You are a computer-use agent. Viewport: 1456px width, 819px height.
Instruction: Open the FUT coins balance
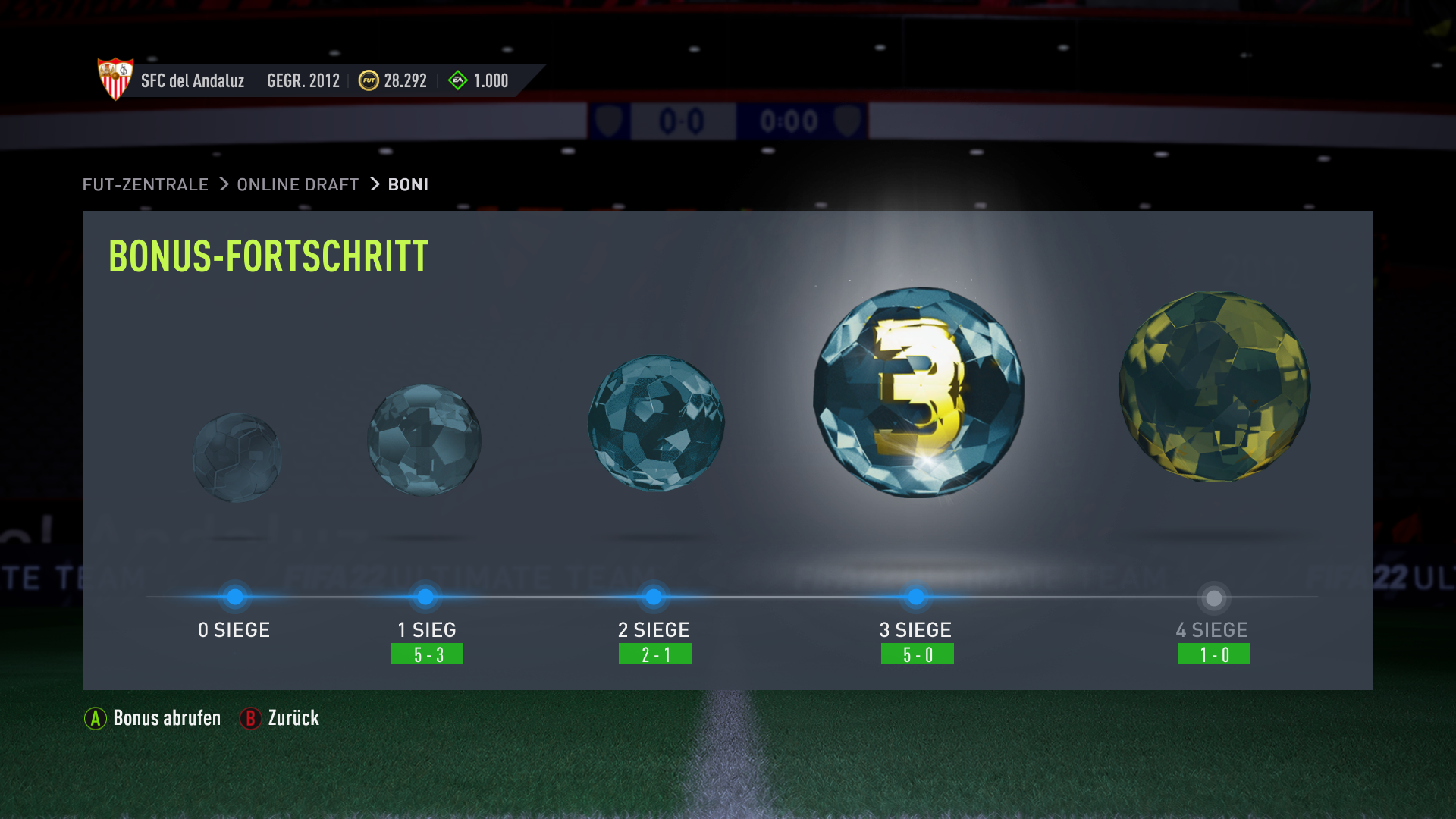(393, 80)
